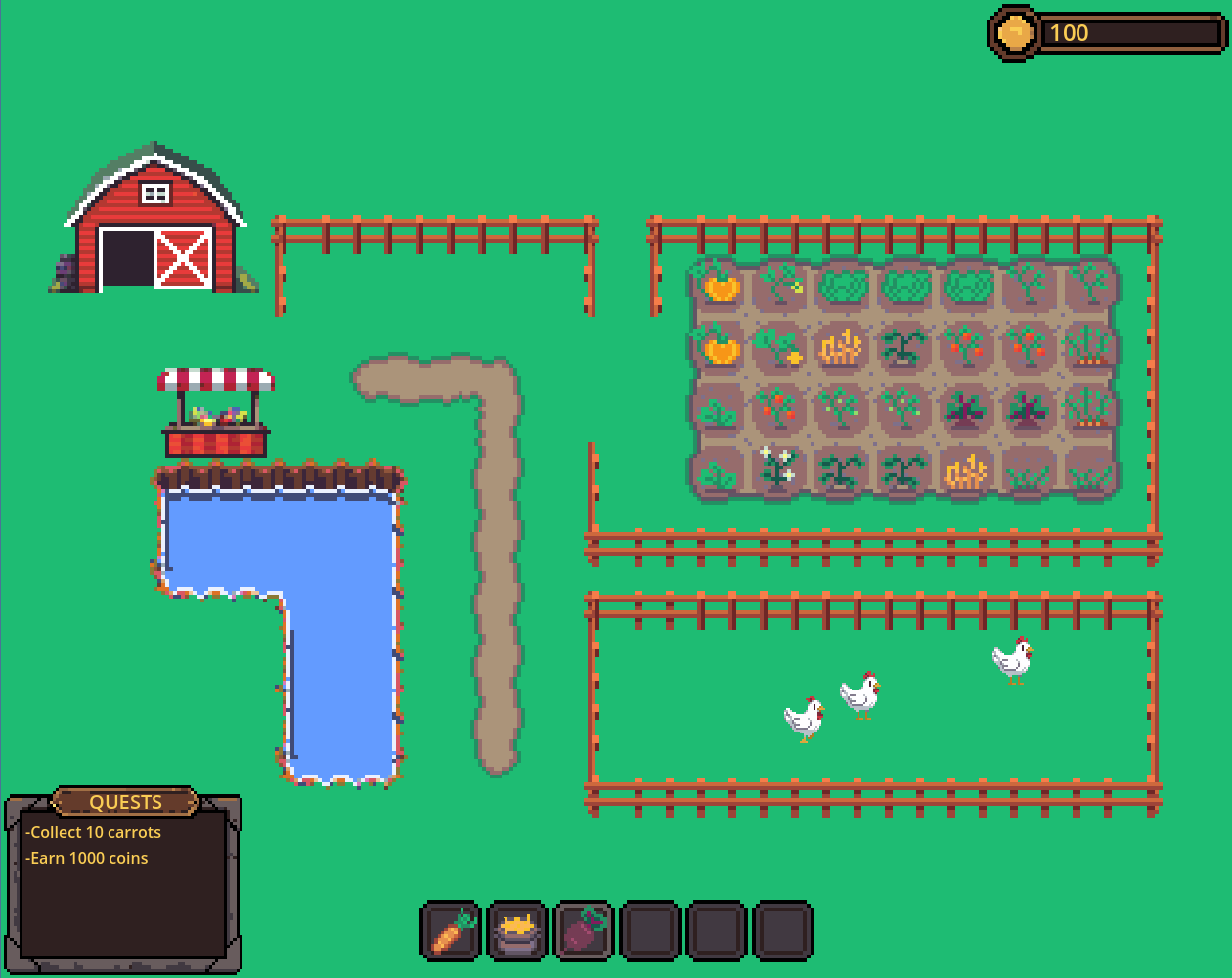Select the hay basket hotbar slot
The width and height of the screenshot is (1232, 978).
517,930
